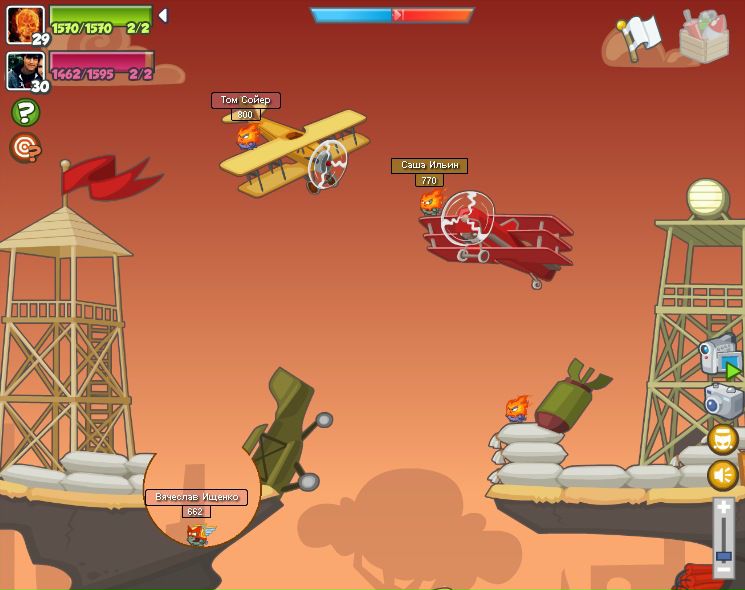The width and height of the screenshot is (745, 590).
Task: Toggle the sound speaker button
Action: [x=723, y=475]
